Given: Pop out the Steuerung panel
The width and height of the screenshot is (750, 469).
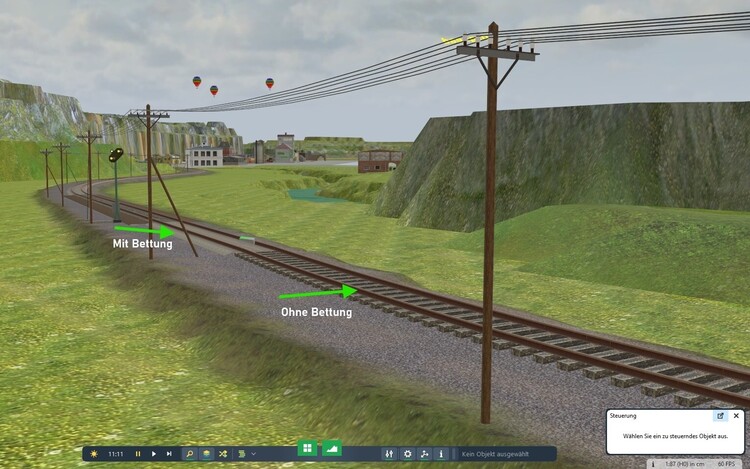Looking at the screenshot, I should (x=720, y=415).
